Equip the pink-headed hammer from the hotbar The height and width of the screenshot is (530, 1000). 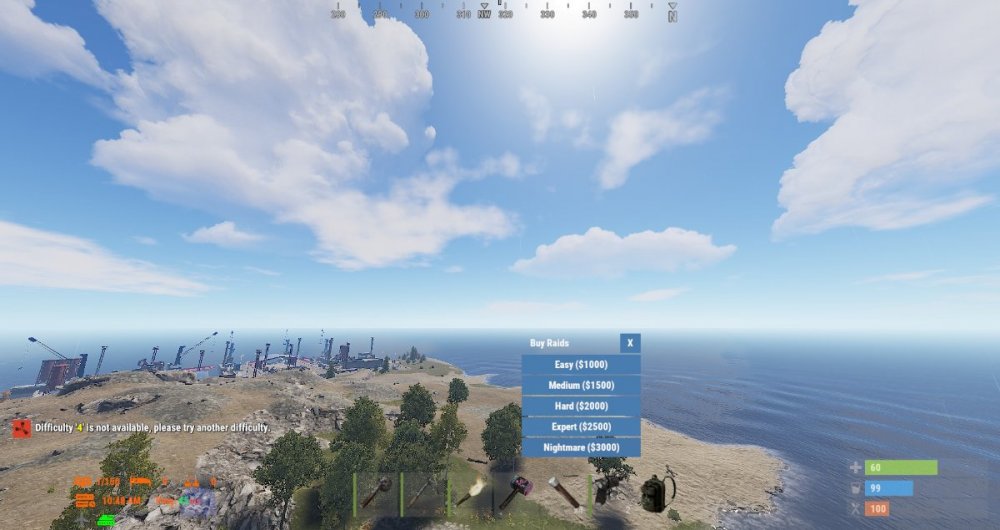click(x=518, y=494)
